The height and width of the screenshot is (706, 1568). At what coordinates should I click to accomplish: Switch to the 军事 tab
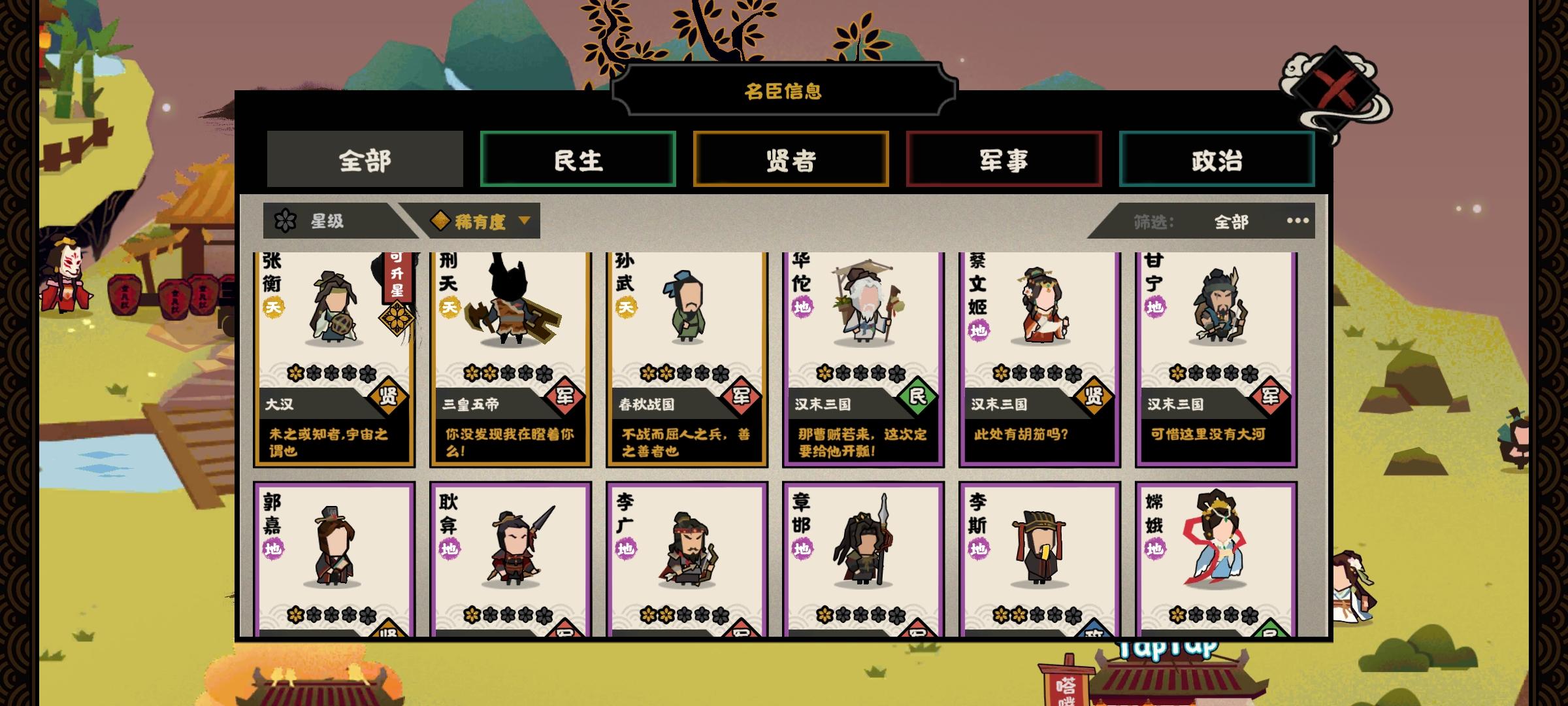1004,159
